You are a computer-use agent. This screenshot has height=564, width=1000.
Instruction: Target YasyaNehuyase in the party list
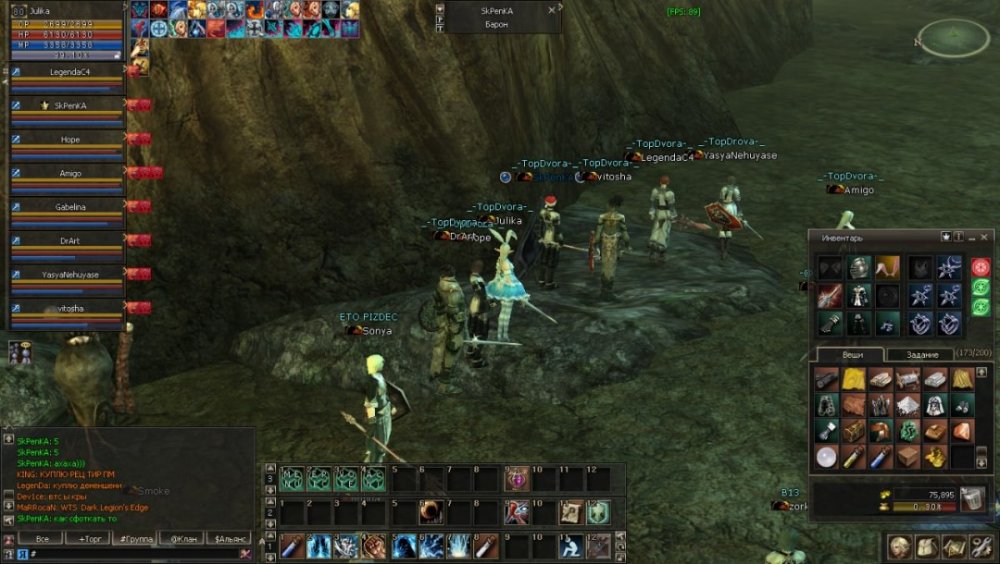click(x=69, y=274)
